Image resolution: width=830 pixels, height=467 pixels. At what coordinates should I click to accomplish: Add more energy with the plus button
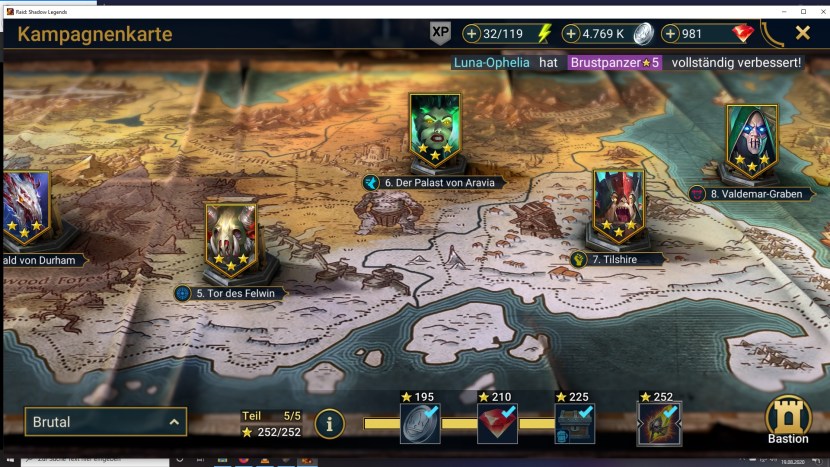point(472,34)
